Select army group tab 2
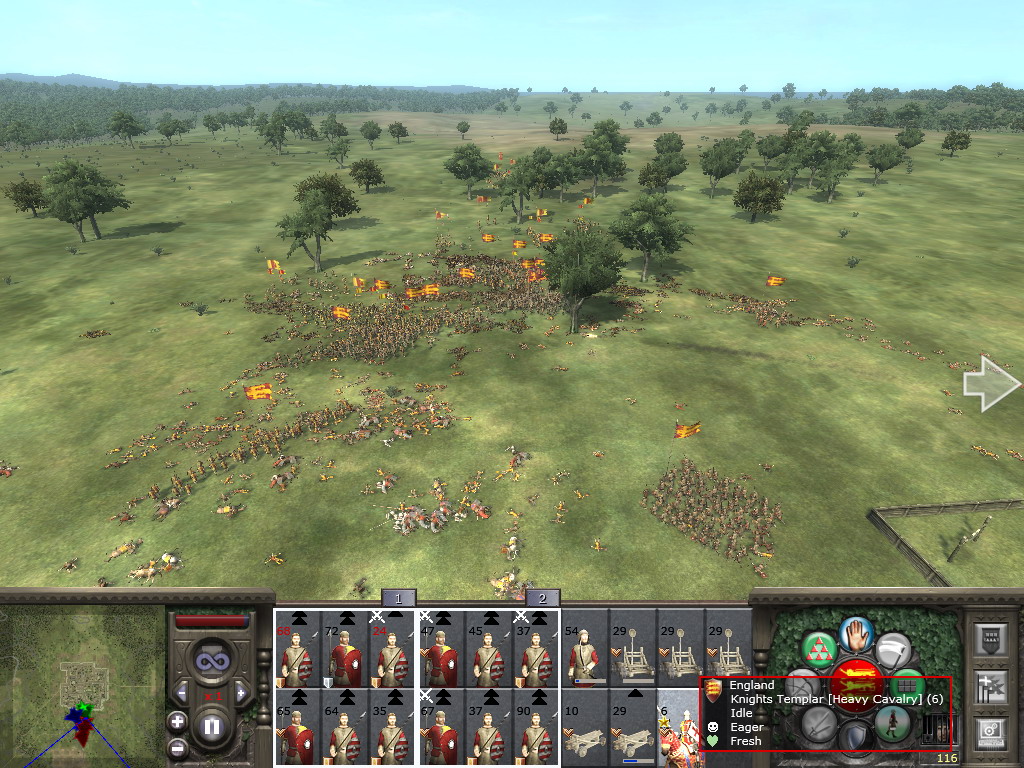 coord(542,598)
